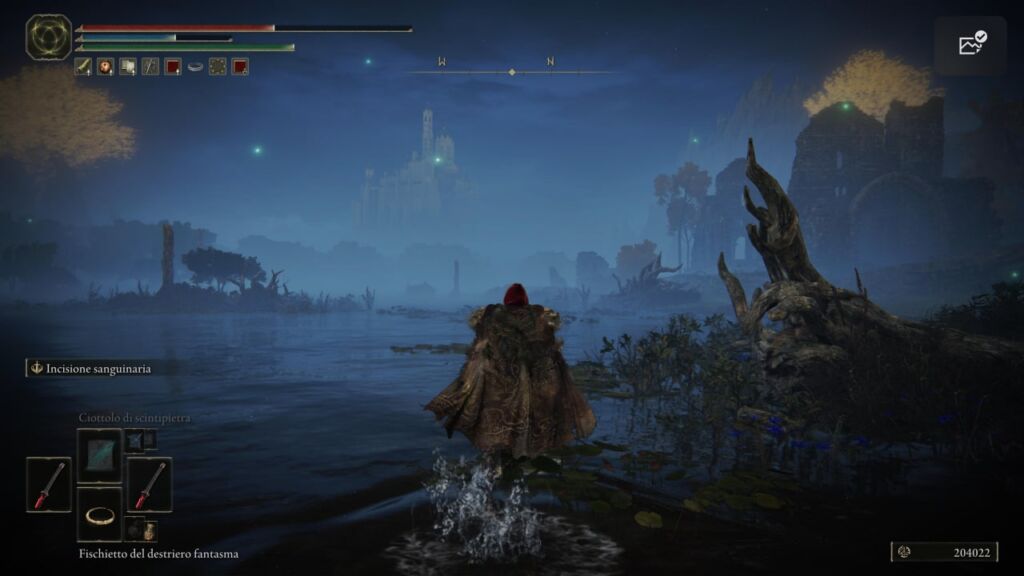Click the Incisione sanguinaria skill label
Screen dimensions: 1024x576
coord(91,368)
